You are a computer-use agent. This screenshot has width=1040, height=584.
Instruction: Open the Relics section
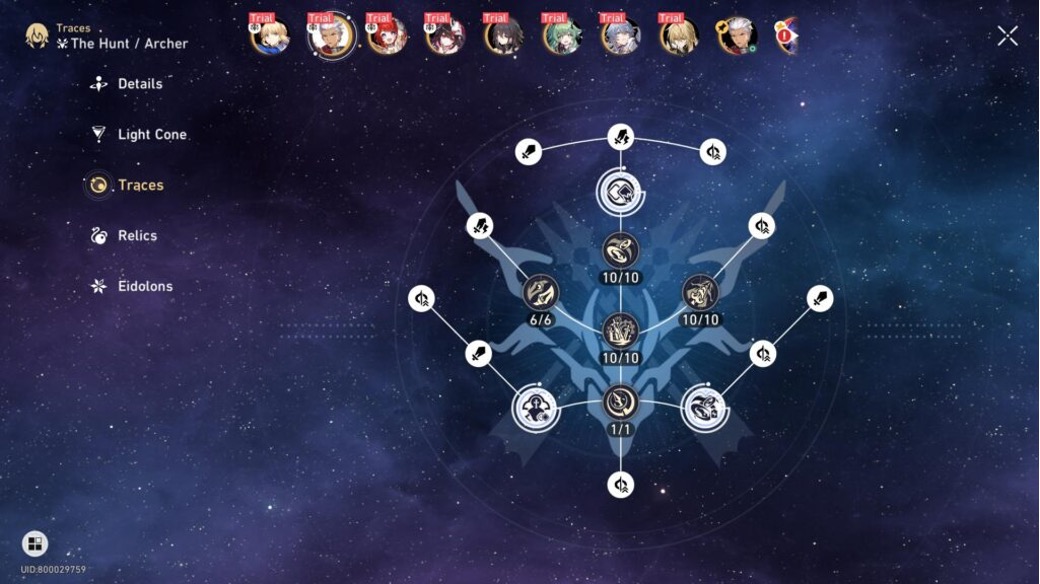pos(137,236)
